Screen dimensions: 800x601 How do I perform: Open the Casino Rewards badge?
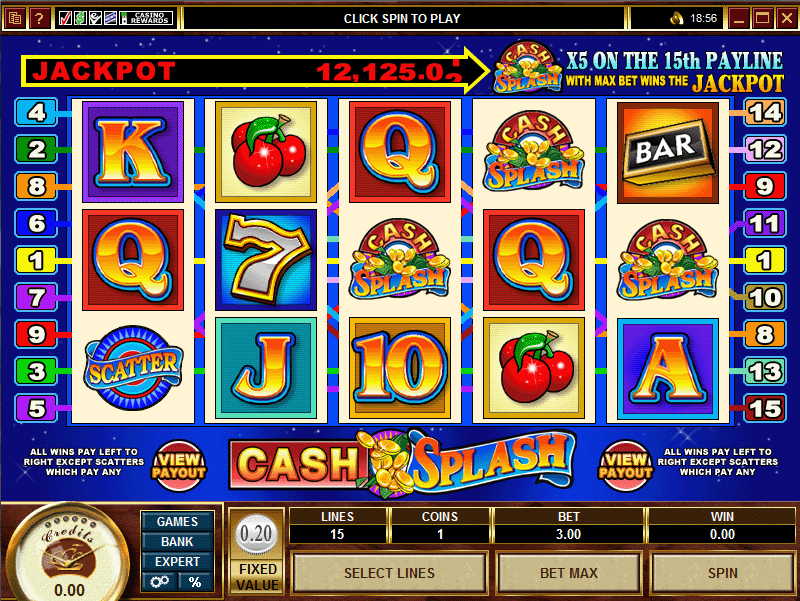148,18
